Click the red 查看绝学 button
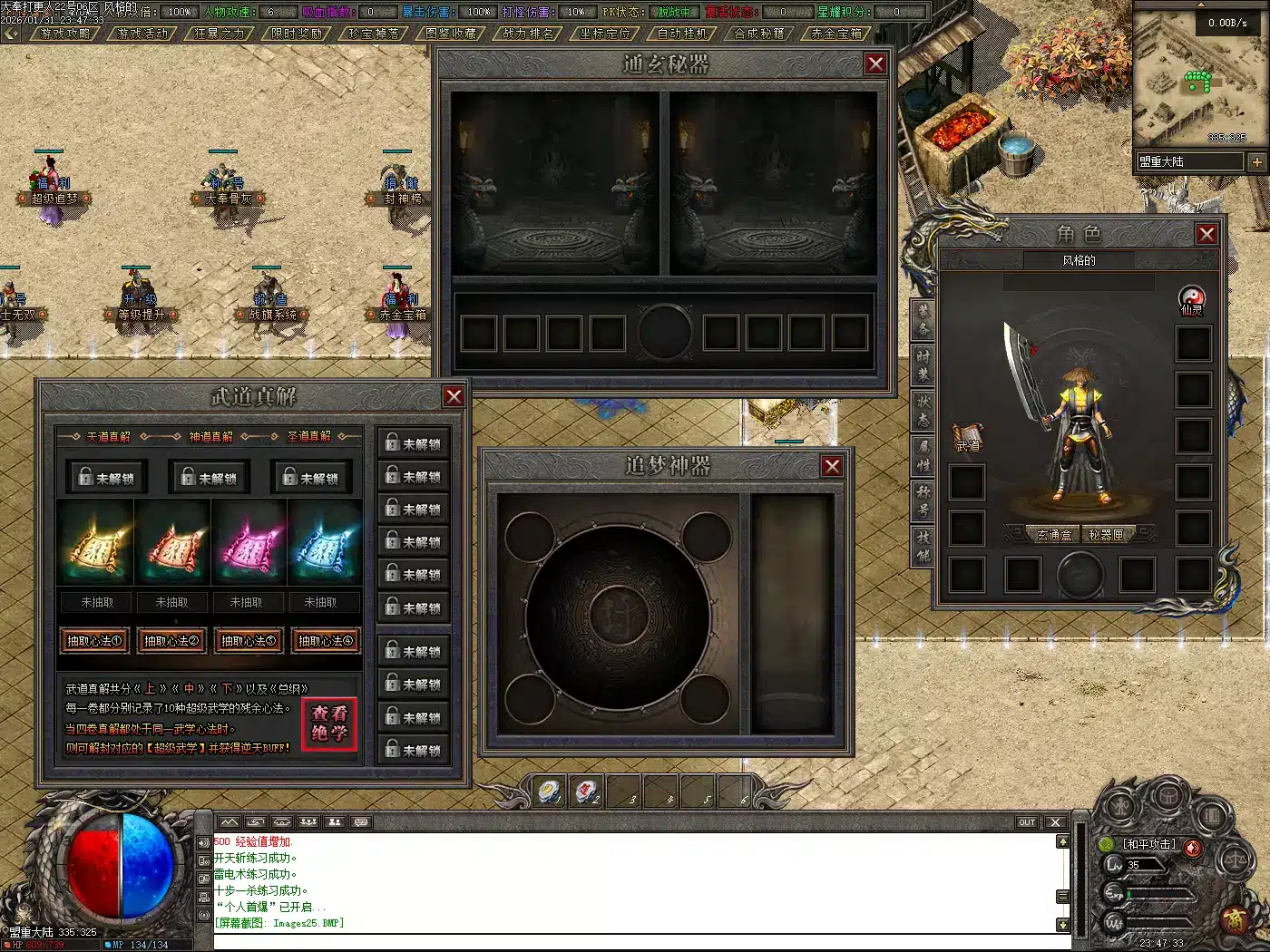The image size is (1270, 952). point(329,724)
